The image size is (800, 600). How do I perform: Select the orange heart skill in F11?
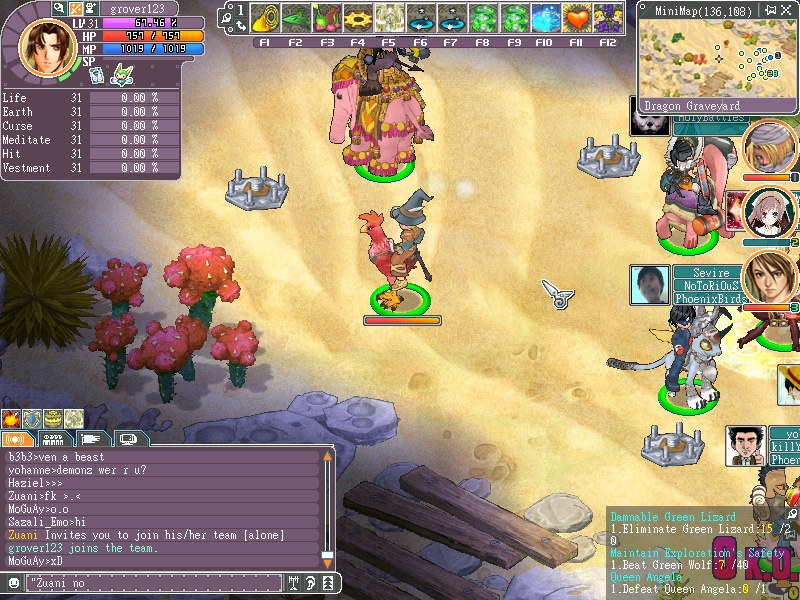coord(576,19)
